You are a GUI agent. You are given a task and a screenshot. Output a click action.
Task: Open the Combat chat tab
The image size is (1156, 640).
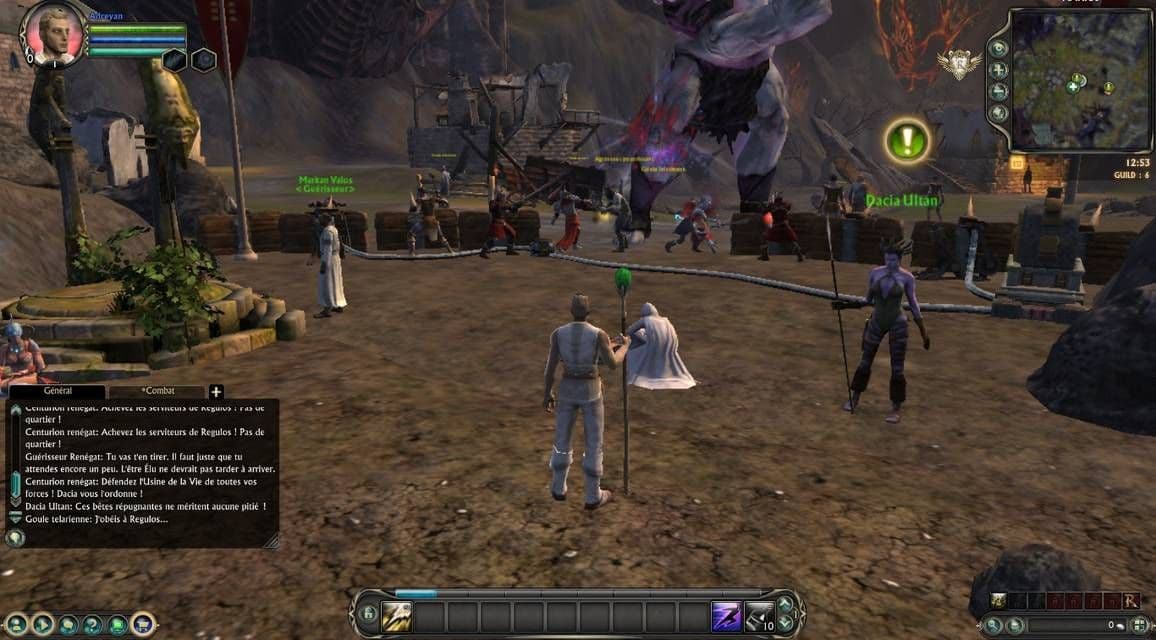click(x=156, y=391)
